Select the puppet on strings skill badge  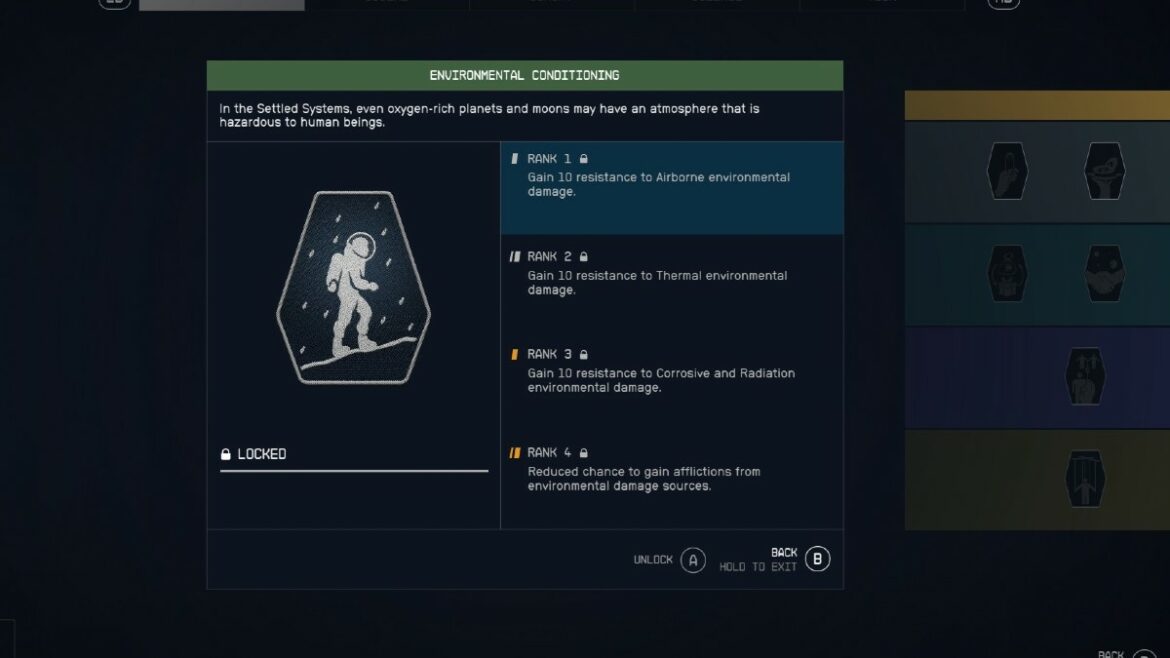click(1086, 478)
